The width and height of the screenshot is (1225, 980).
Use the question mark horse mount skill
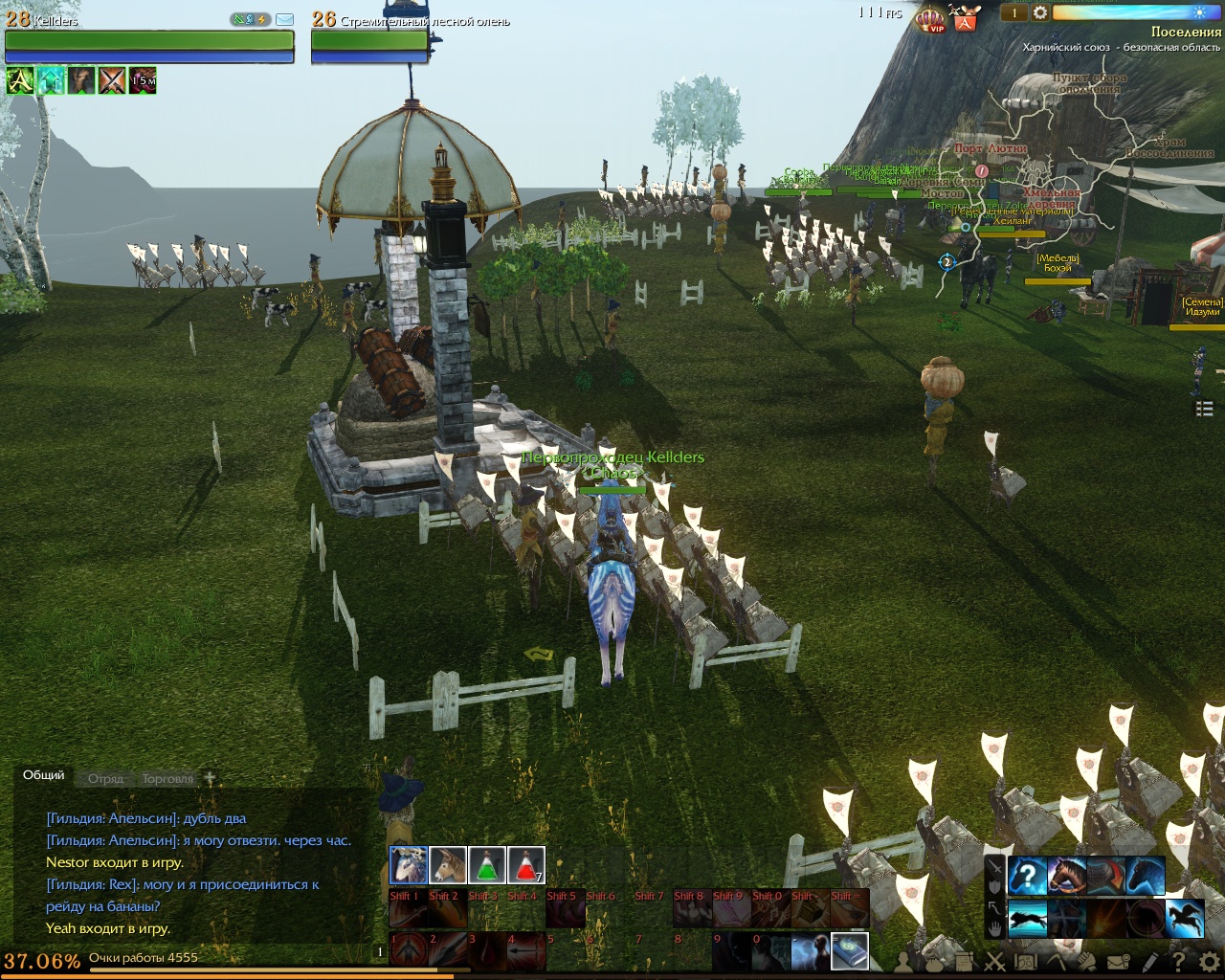pyautogui.click(x=1027, y=876)
